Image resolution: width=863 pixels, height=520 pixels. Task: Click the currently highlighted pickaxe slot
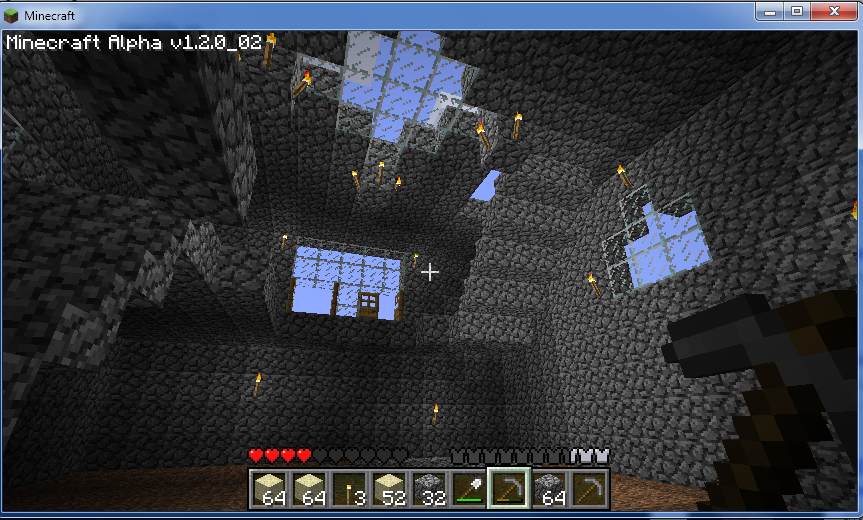pos(508,488)
